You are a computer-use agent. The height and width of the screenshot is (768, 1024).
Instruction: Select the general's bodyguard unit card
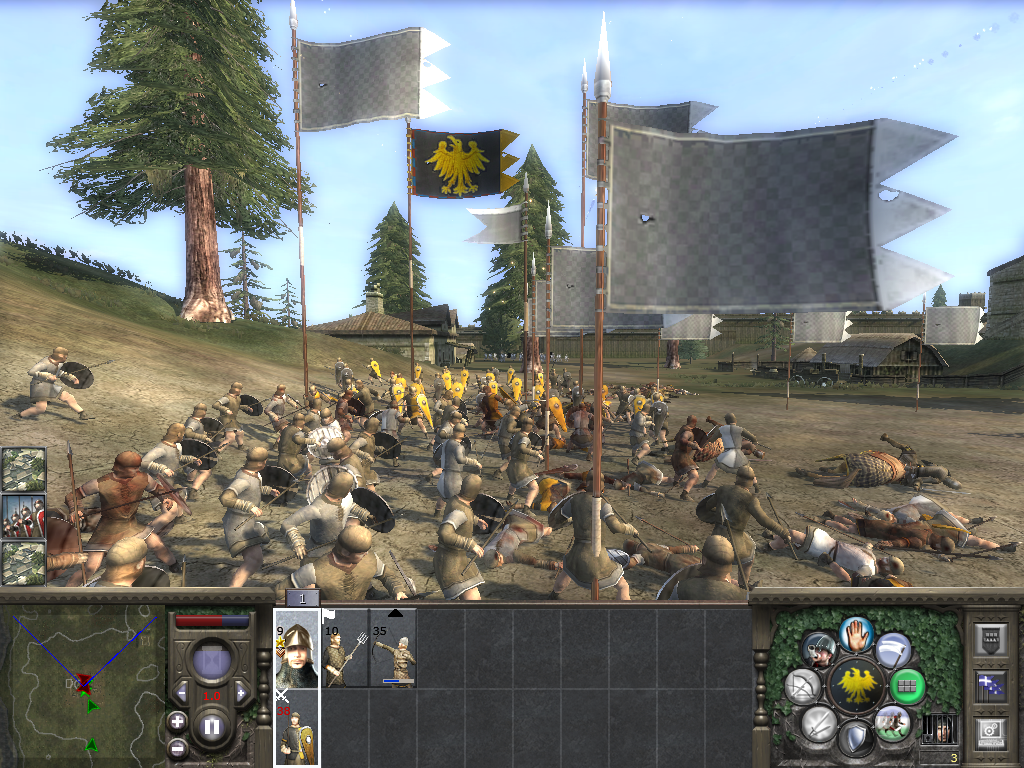tap(297, 648)
